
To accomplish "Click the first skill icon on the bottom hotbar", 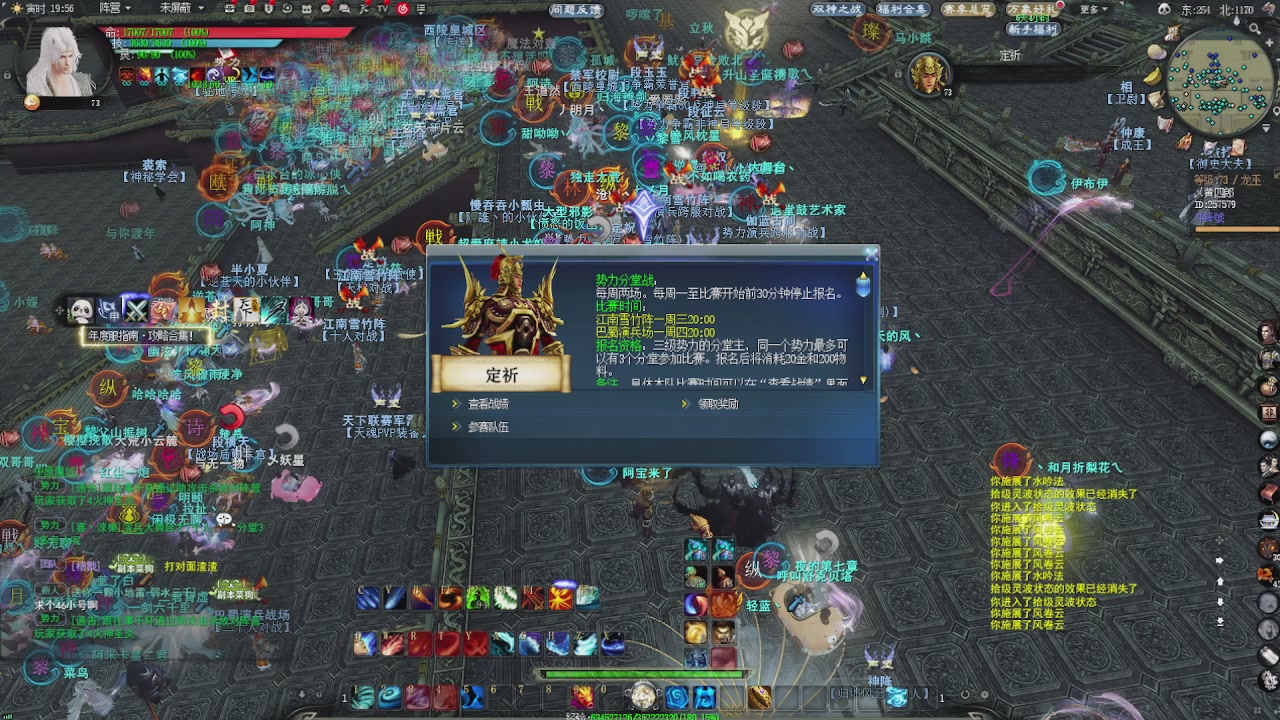I will (x=360, y=697).
